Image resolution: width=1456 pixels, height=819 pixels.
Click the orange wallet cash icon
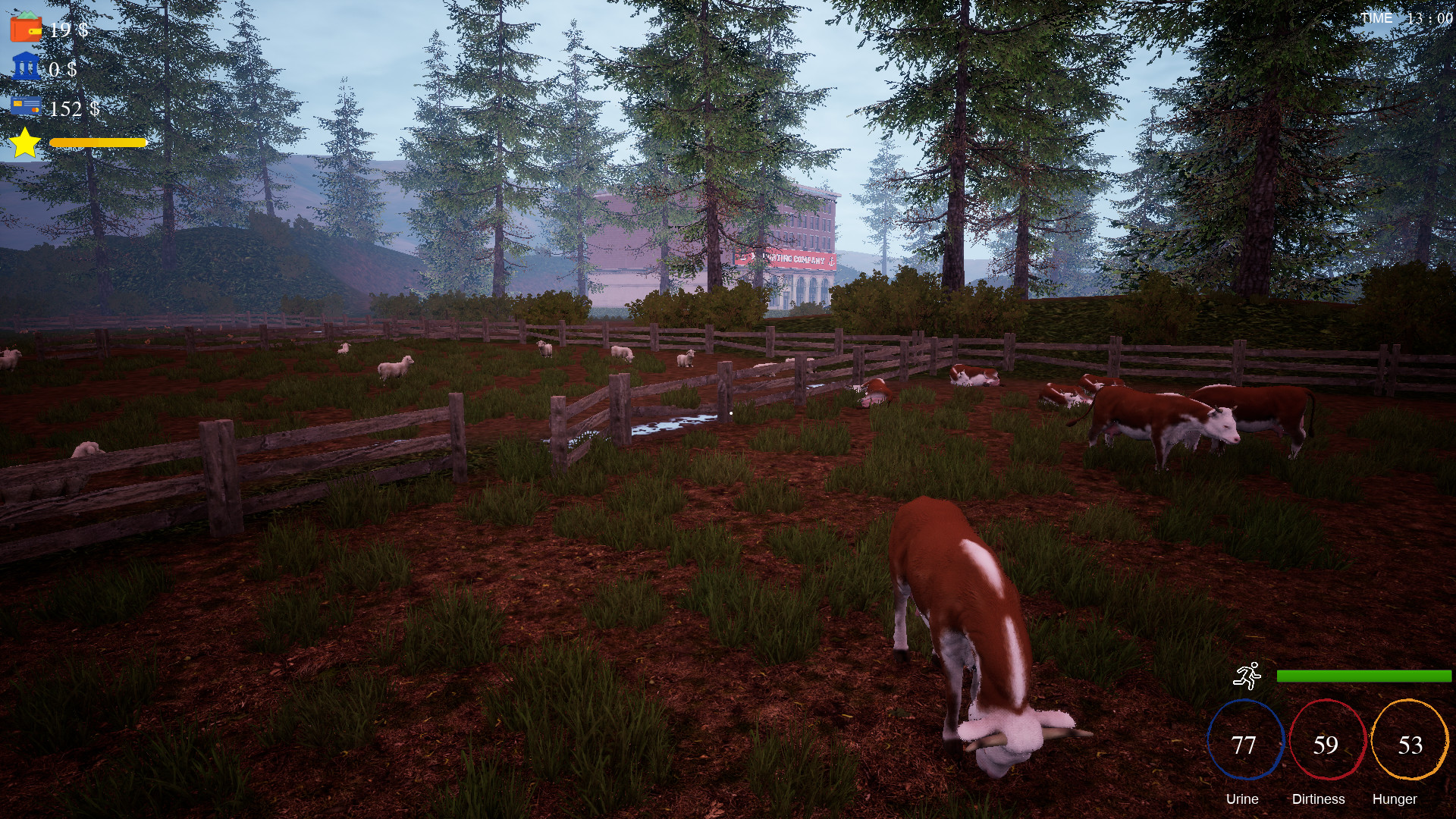point(25,28)
